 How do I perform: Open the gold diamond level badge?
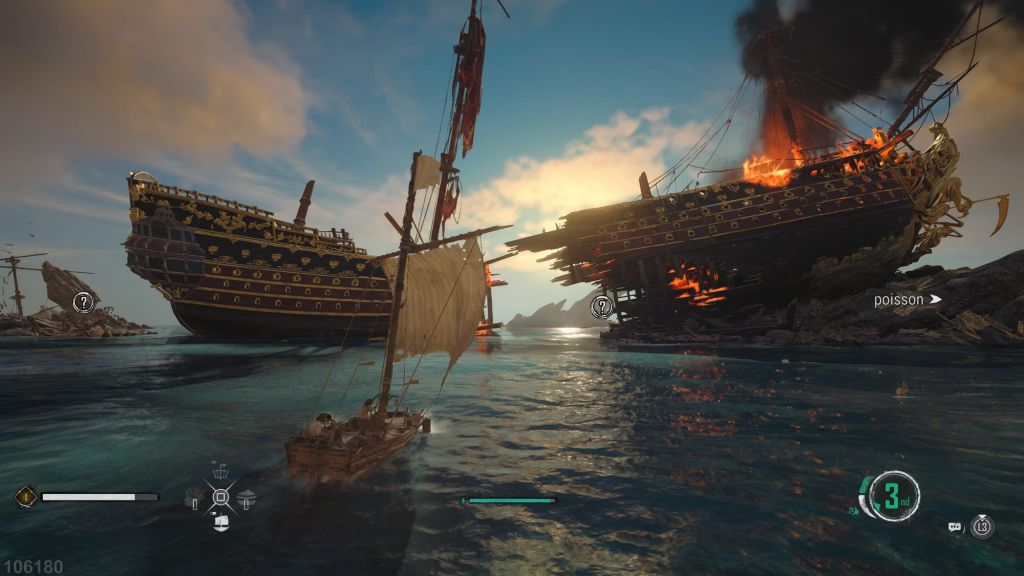(x=25, y=496)
